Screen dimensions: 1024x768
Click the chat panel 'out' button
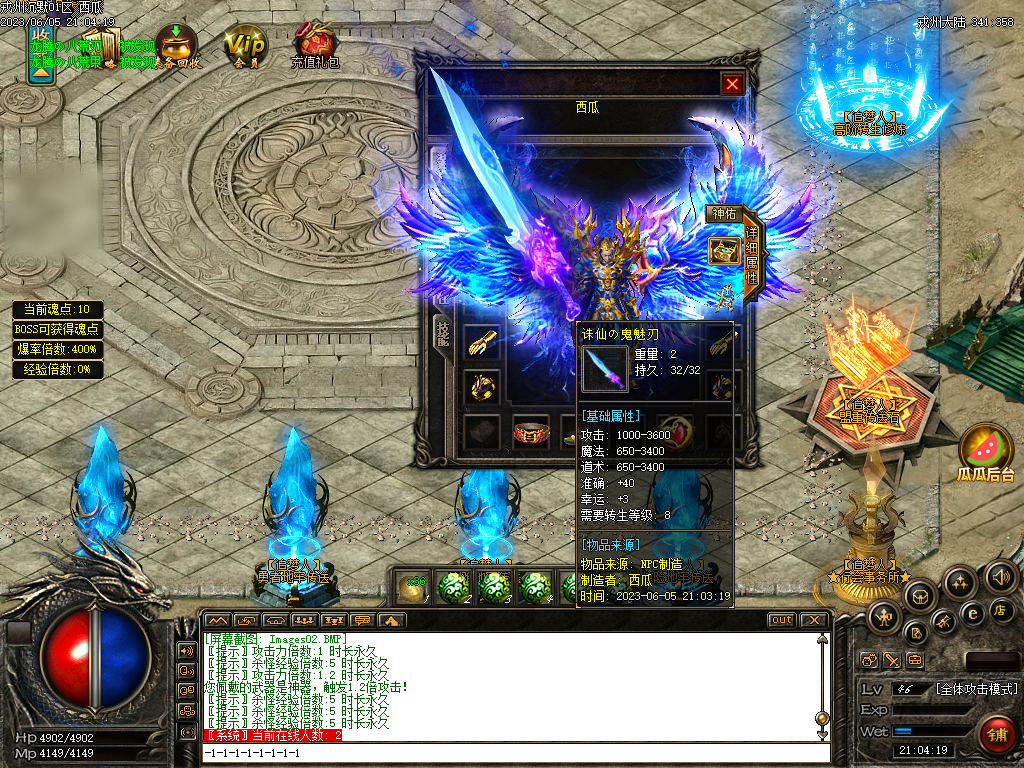(781, 620)
